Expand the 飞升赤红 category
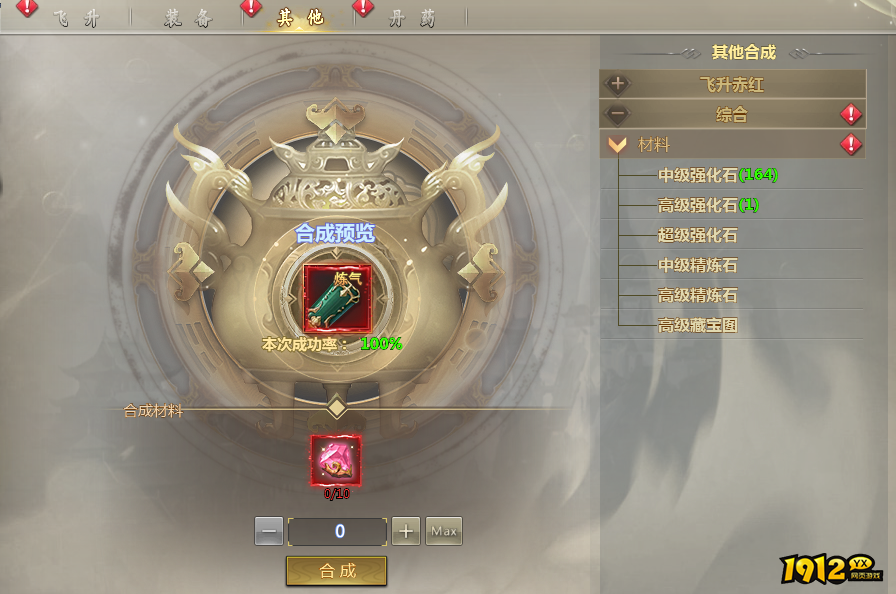896x594 pixels. 732,85
